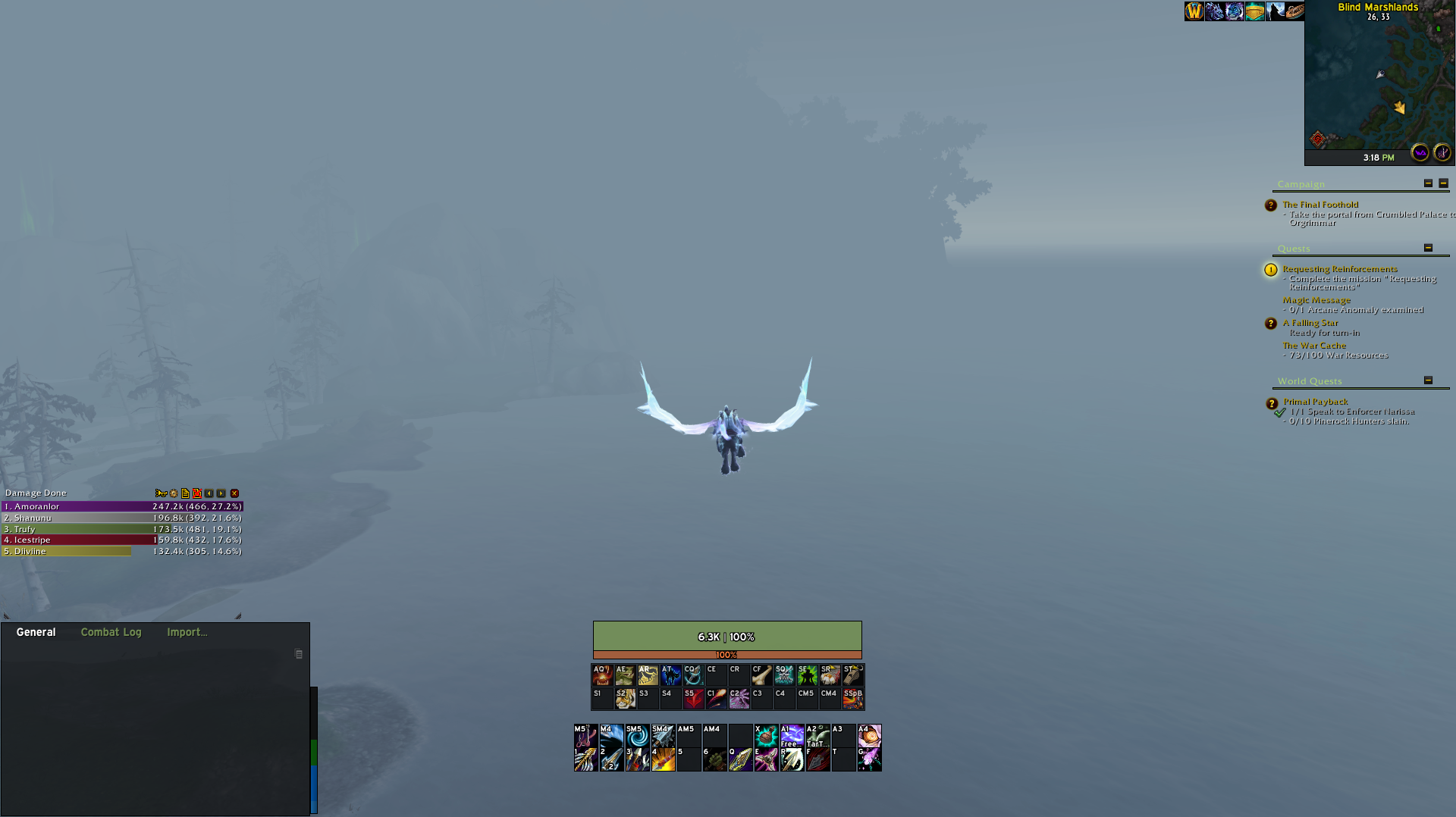Open damage meter gear settings
The height and width of the screenshot is (817, 1456).
point(174,493)
